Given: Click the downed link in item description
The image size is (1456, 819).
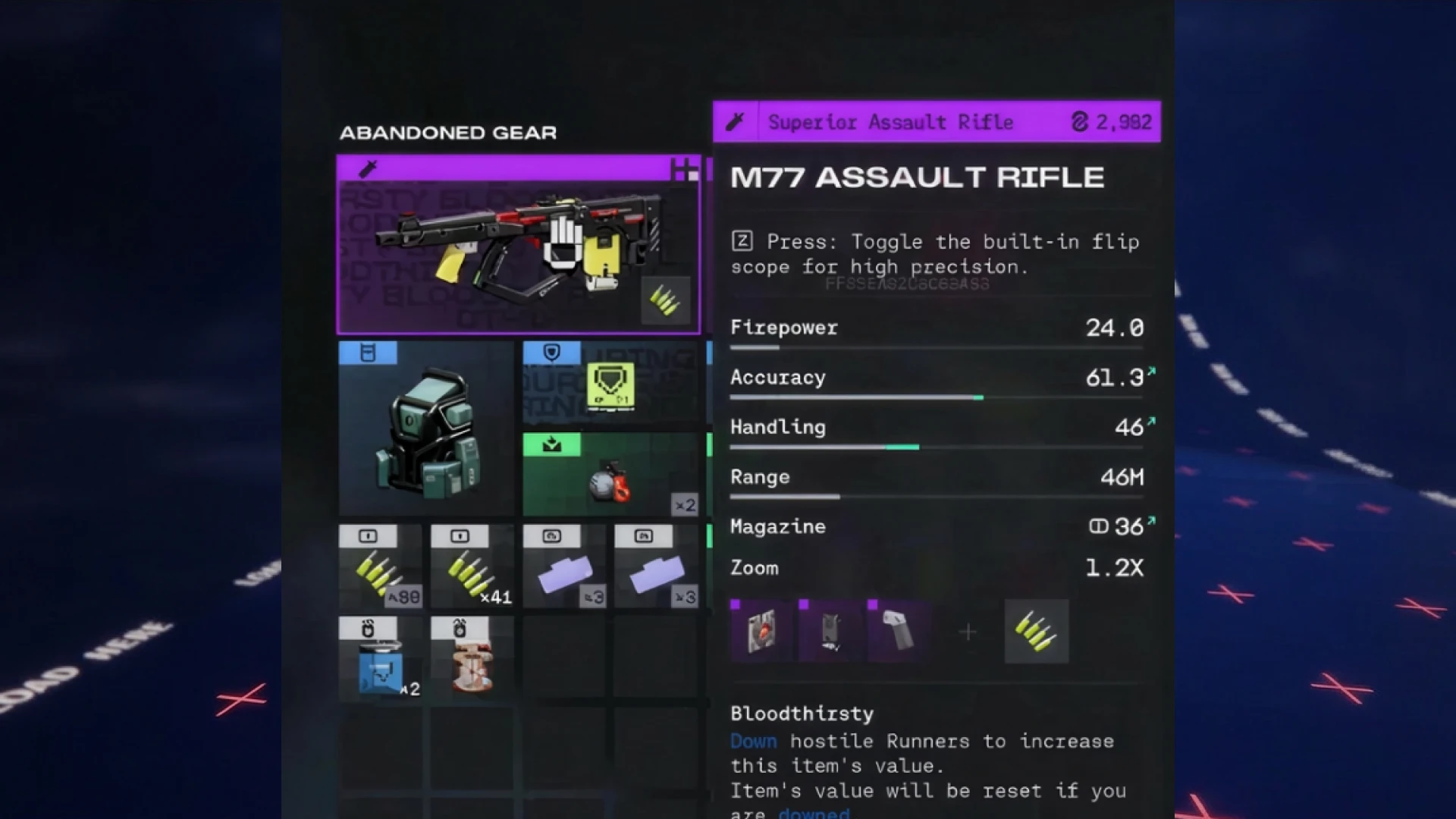Looking at the screenshot, I should click(x=813, y=812).
